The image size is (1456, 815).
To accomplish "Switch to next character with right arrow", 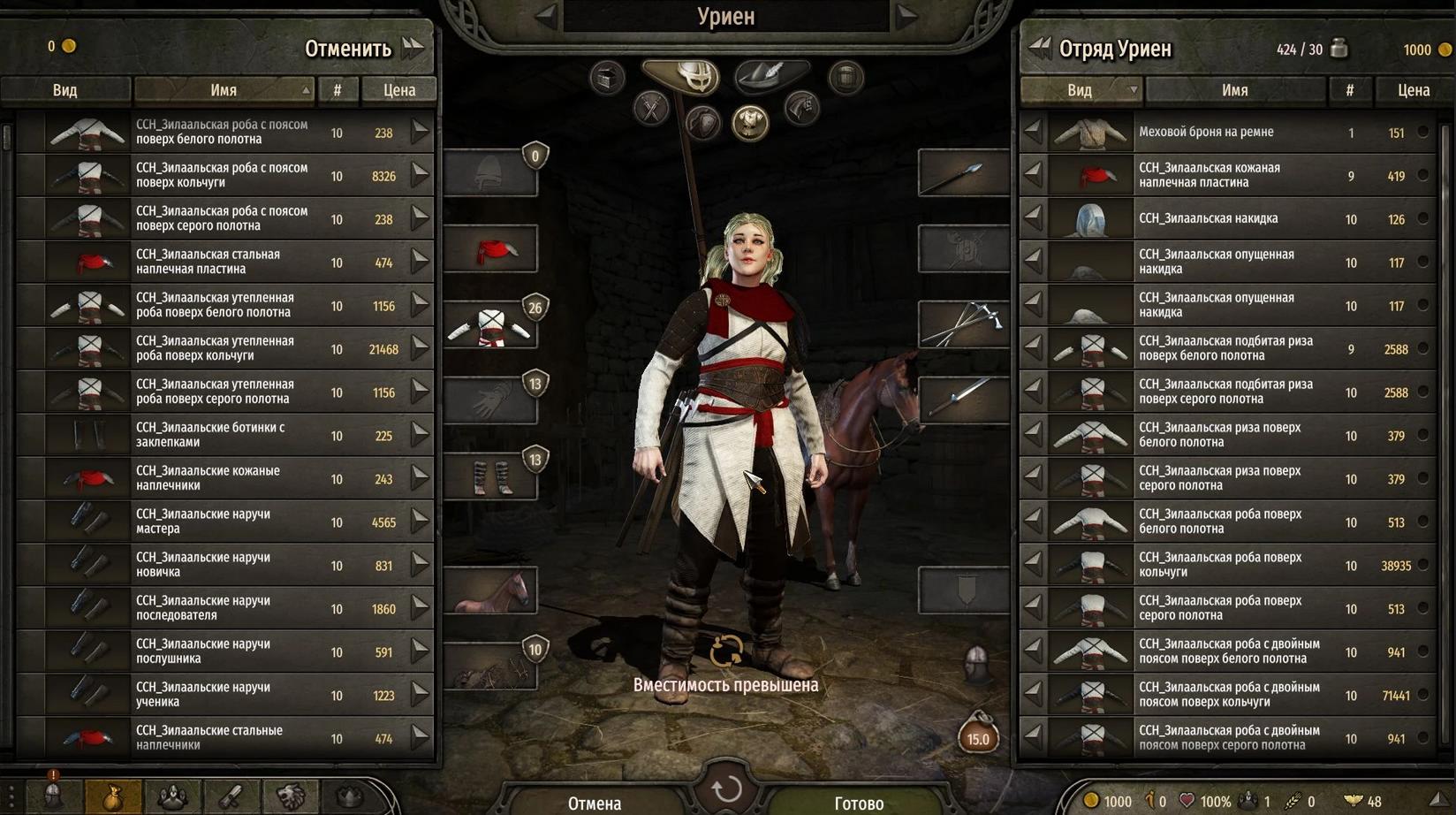I will [x=906, y=15].
